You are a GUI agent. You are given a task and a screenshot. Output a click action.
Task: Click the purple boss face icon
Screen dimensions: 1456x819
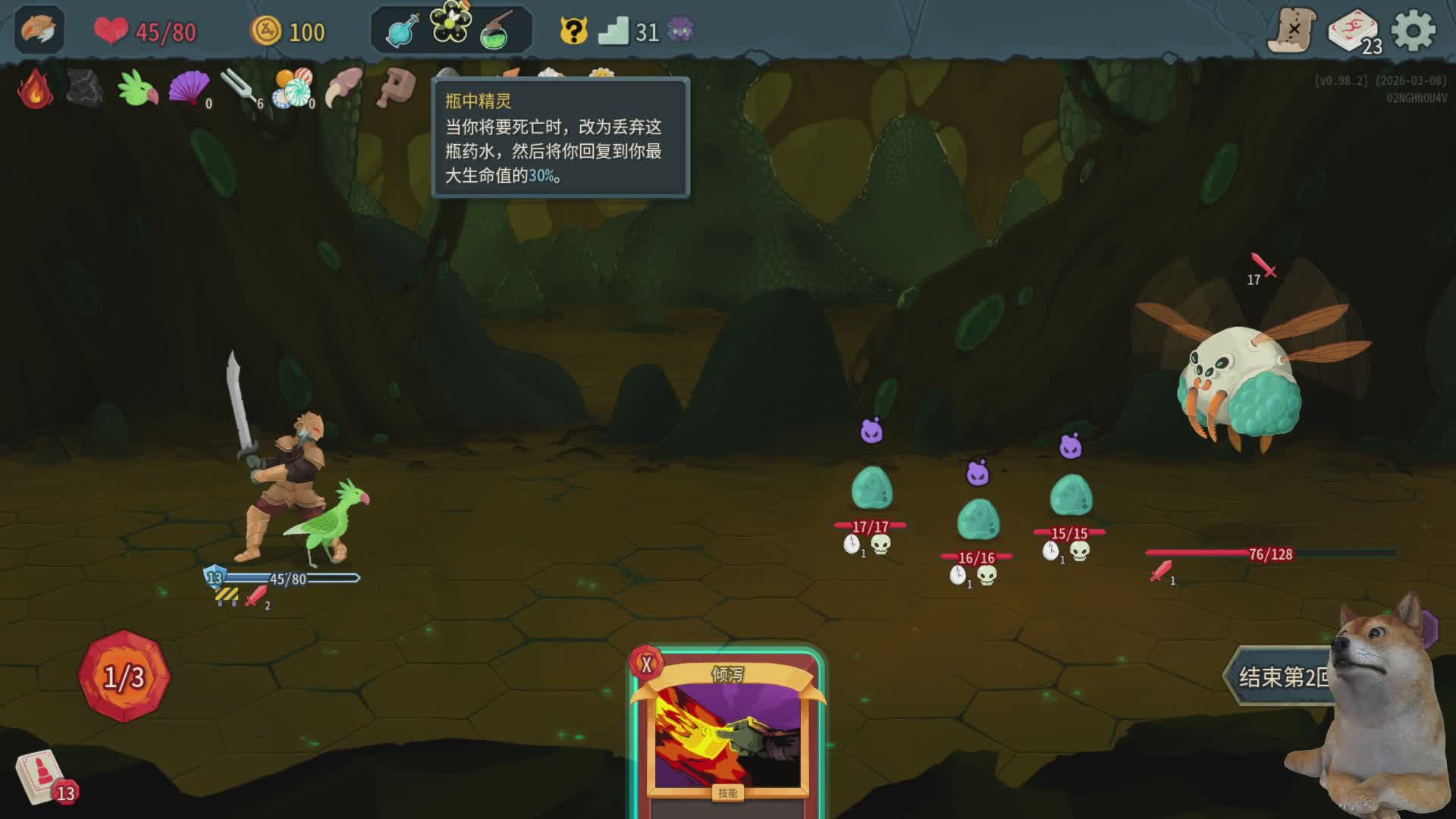[x=680, y=31]
